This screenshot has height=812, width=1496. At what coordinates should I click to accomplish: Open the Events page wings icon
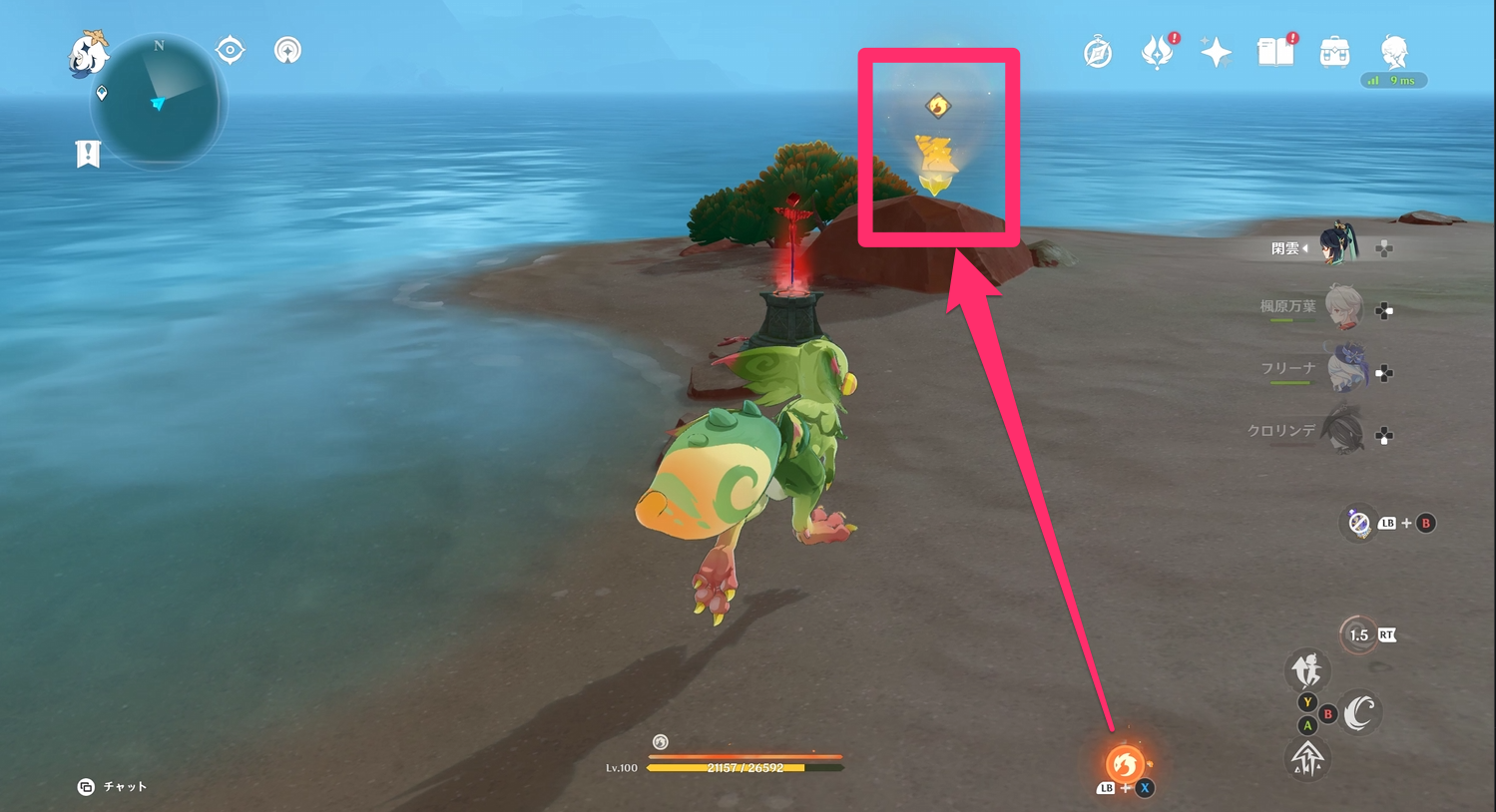click(1157, 52)
